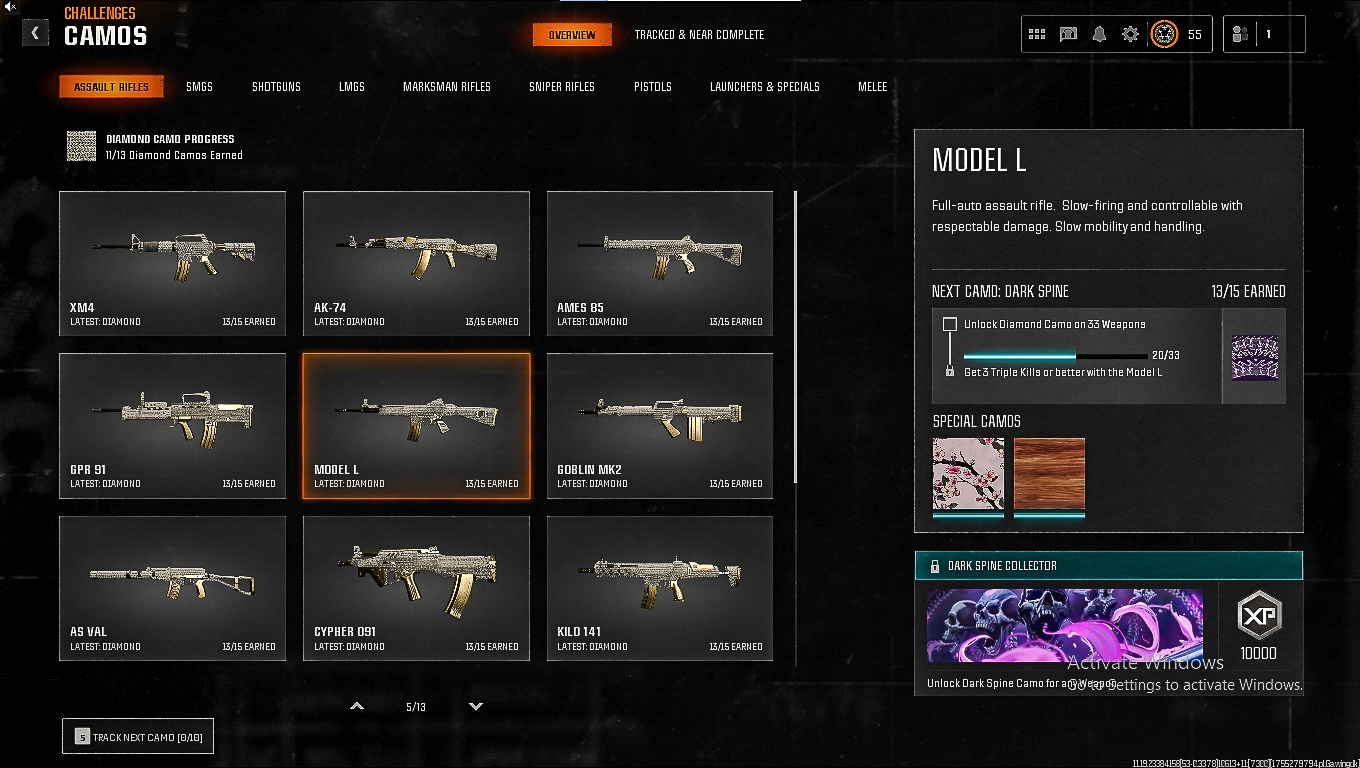Click Track Next Camo button

coord(138,737)
